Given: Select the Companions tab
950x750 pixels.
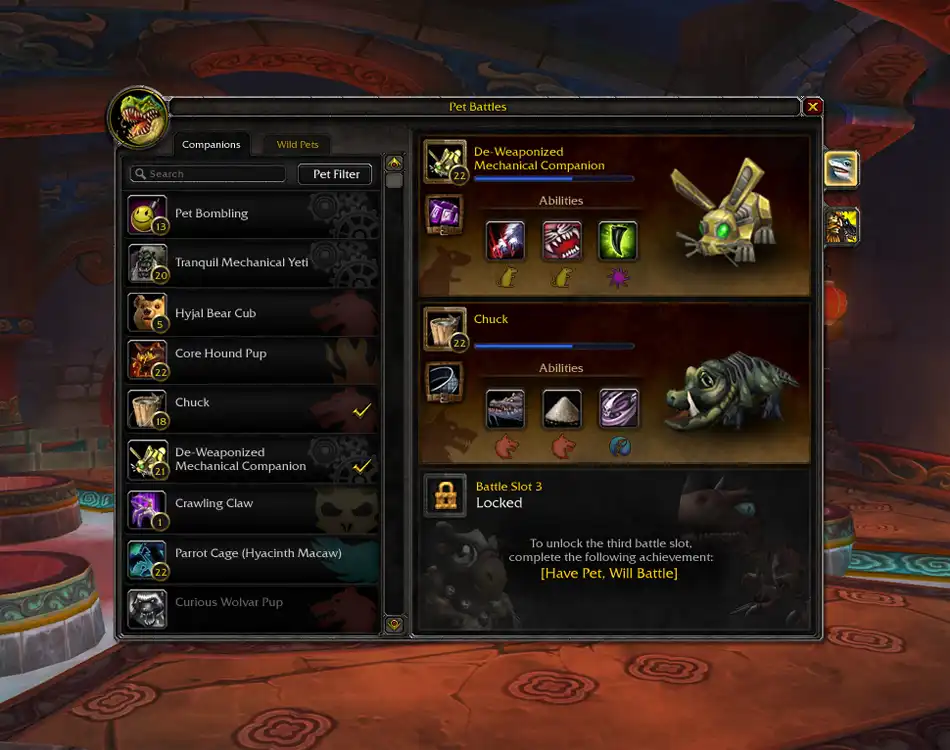Looking at the screenshot, I should tap(211, 145).
